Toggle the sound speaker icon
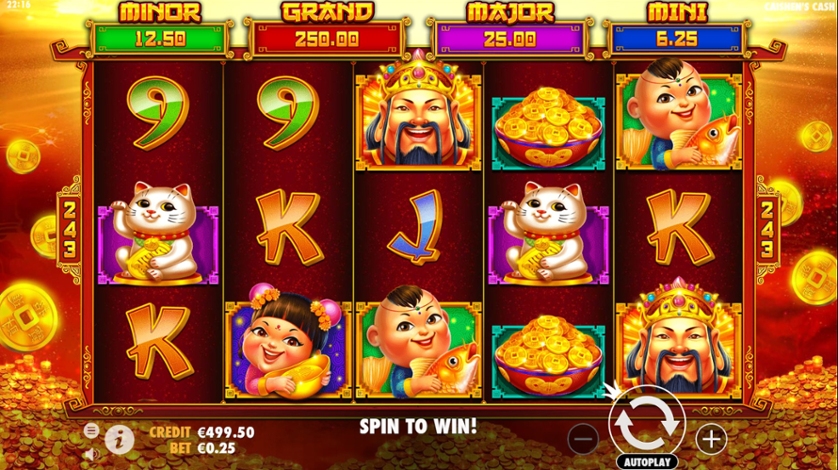The width and height of the screenshot is (838, 470). point(91,454)
